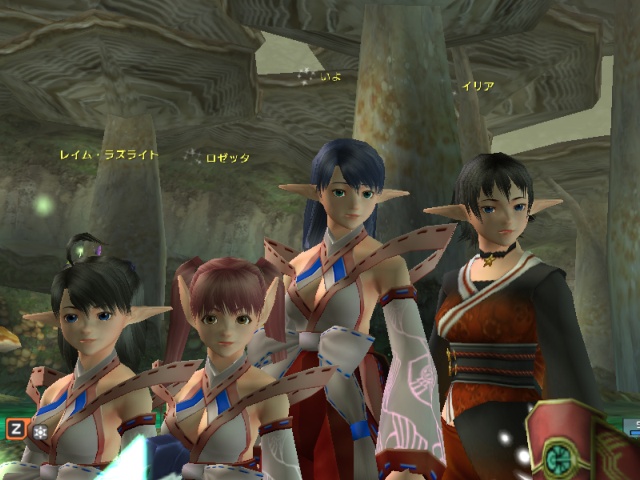The image size is (640, 480).
Task: Choose the イリア player name label
Action: click(477, 87)
